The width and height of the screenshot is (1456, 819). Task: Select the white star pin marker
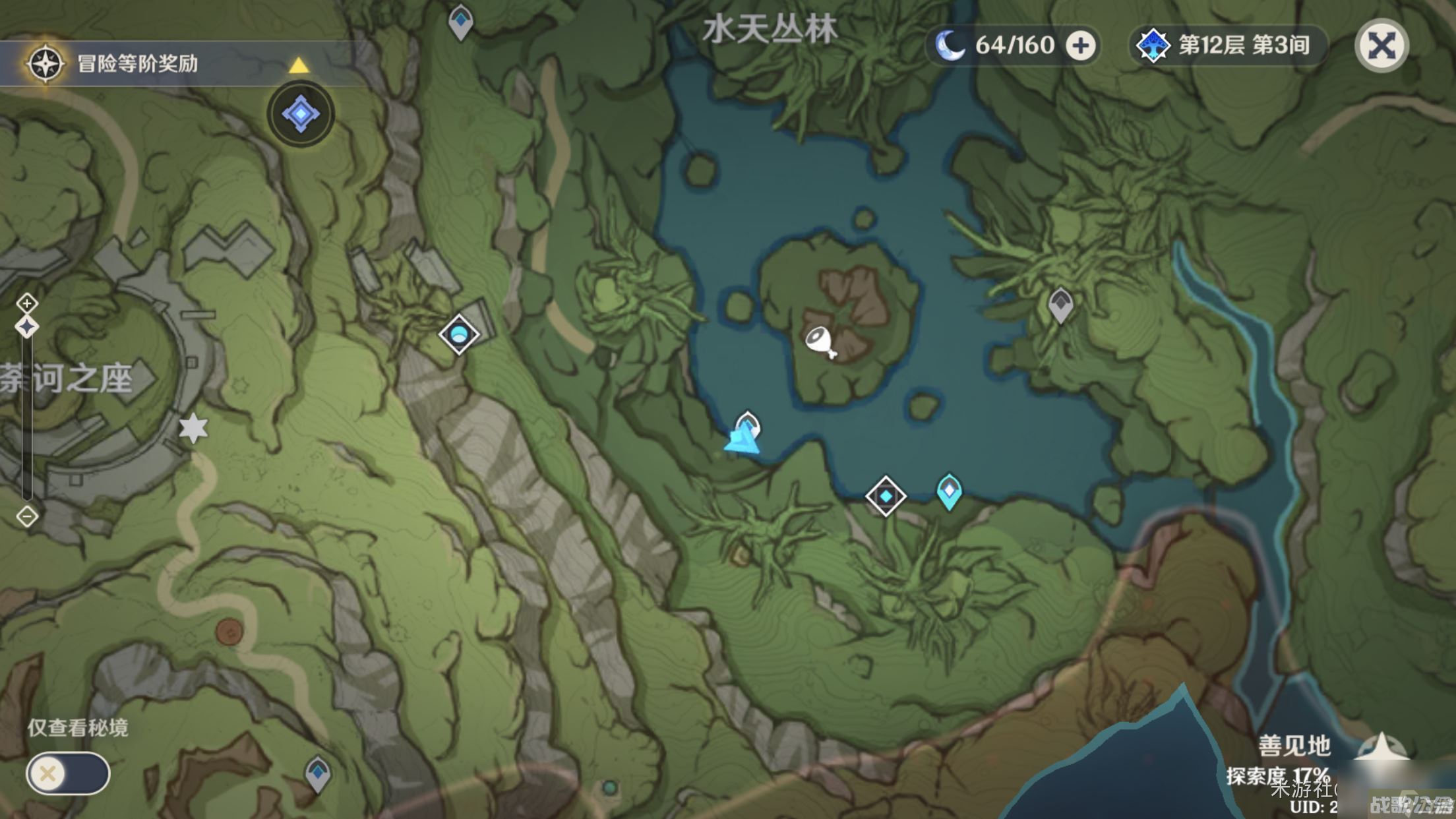pos(194,428)
